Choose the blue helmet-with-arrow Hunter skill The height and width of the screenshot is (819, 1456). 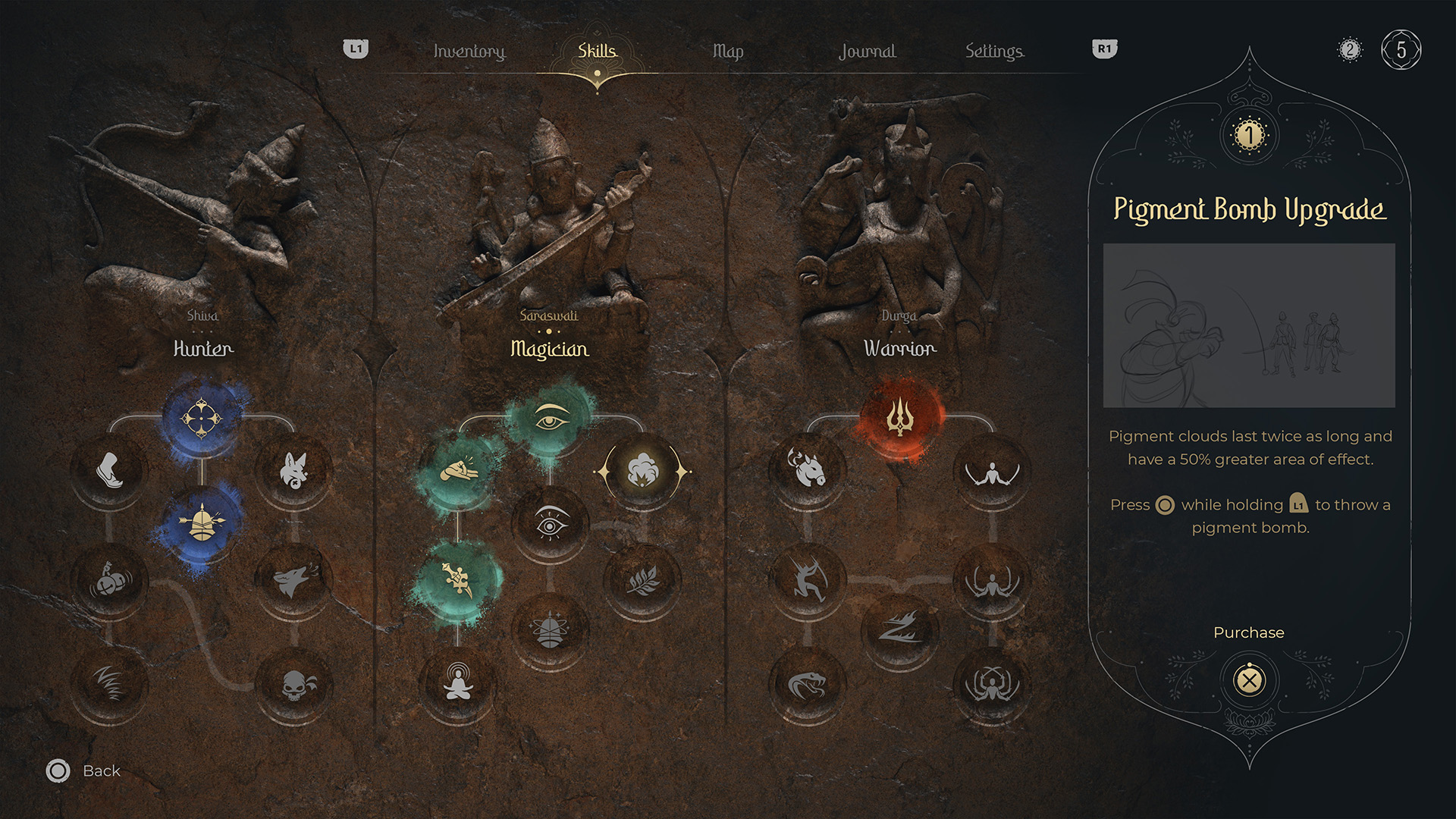(x=202, y=523)
